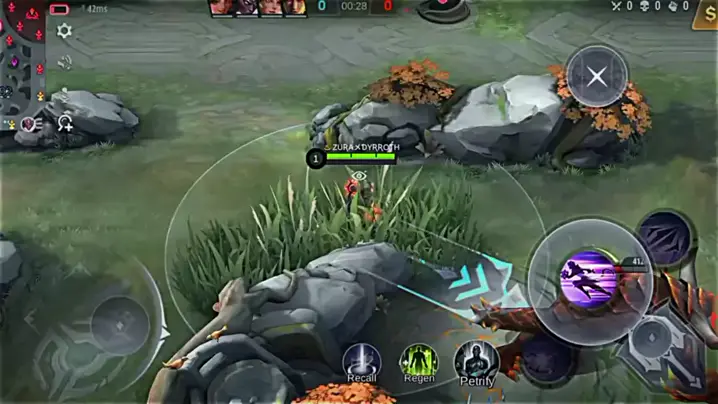718x404 pixels.
Task: Cast the Petrify battle spell
Action: [477, 362]
